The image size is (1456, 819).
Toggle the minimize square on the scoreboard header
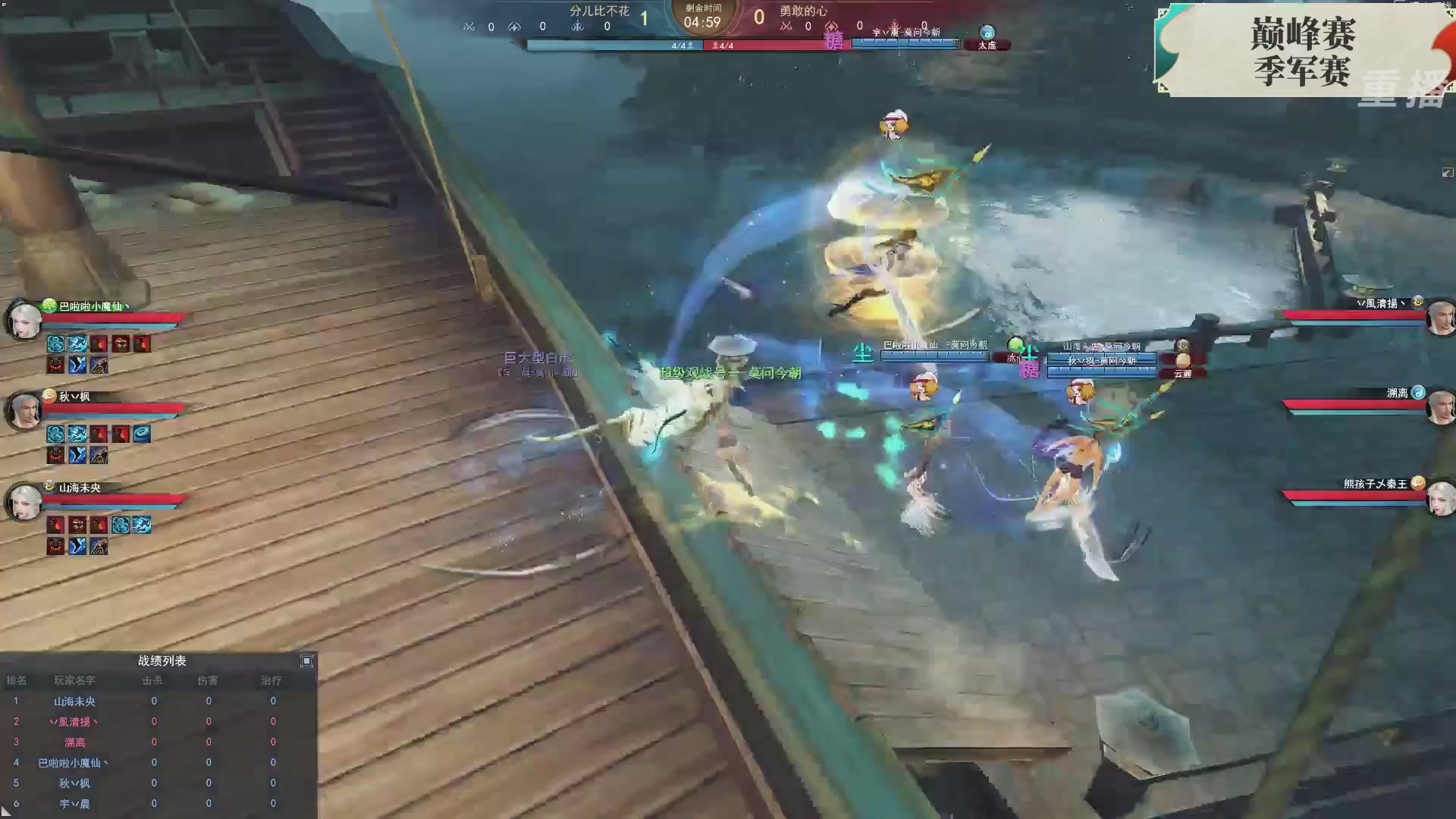coord(308,661)
